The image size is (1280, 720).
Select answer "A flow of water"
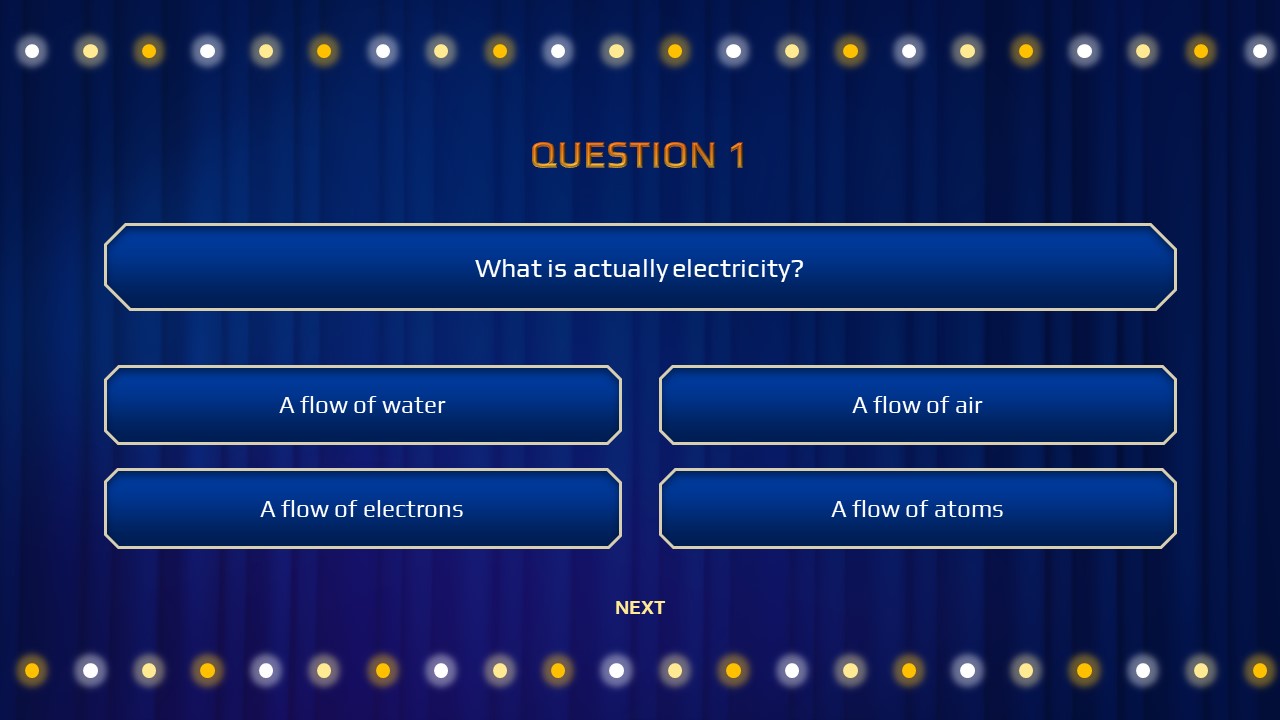click(x=362, y=405)
